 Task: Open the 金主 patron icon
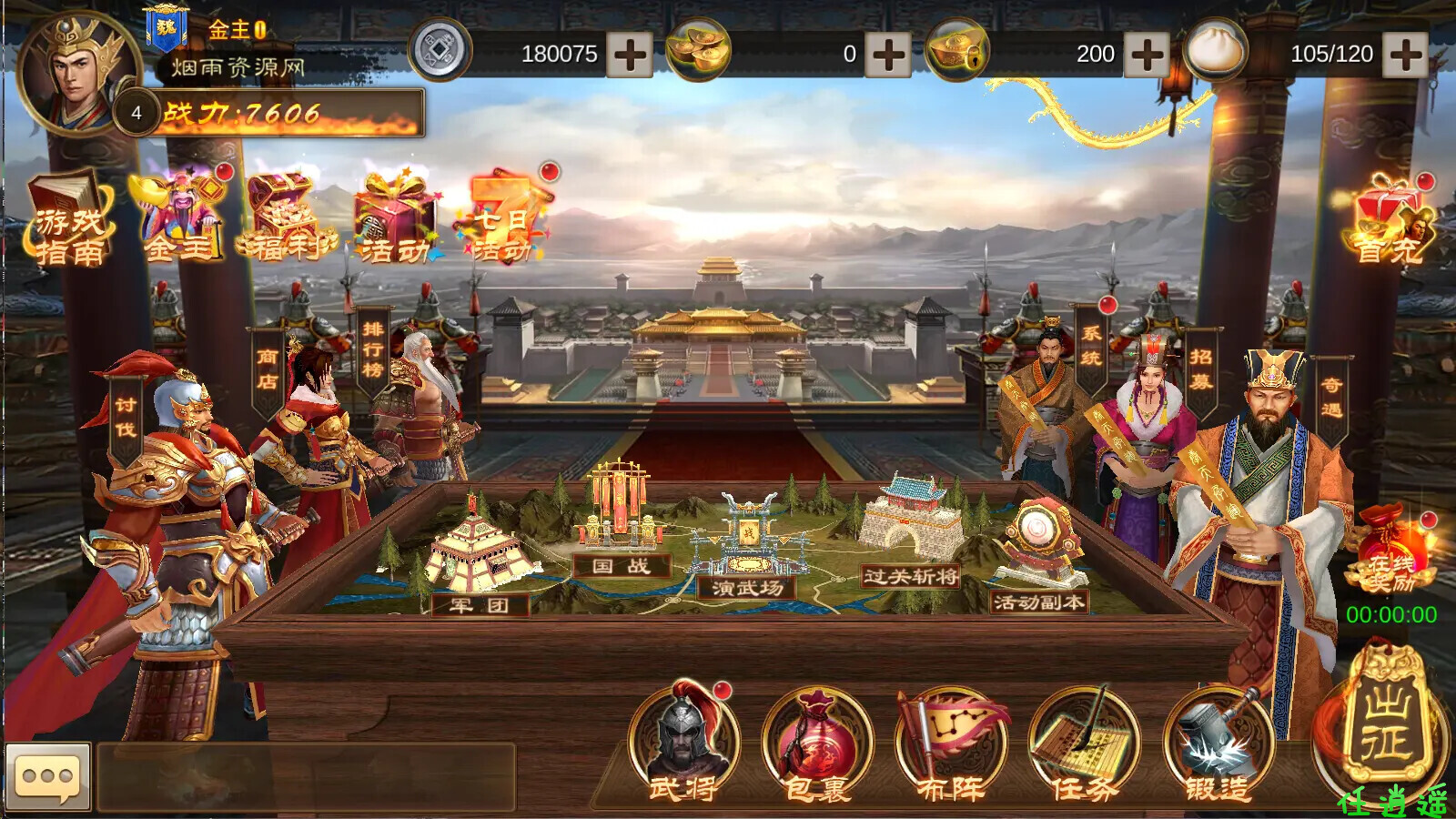(180, 217)
